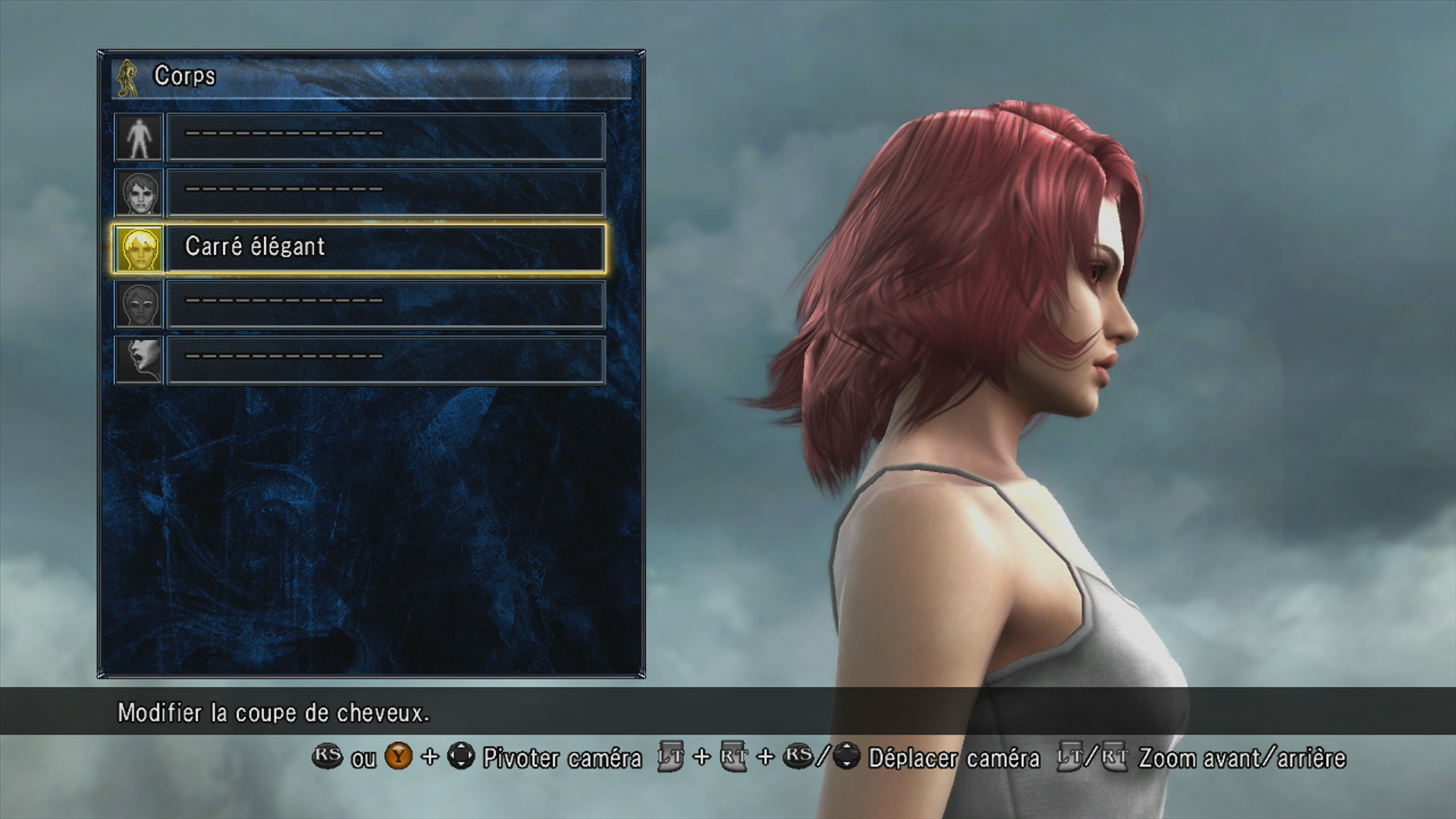Select the shadowed face icon row

385,304
